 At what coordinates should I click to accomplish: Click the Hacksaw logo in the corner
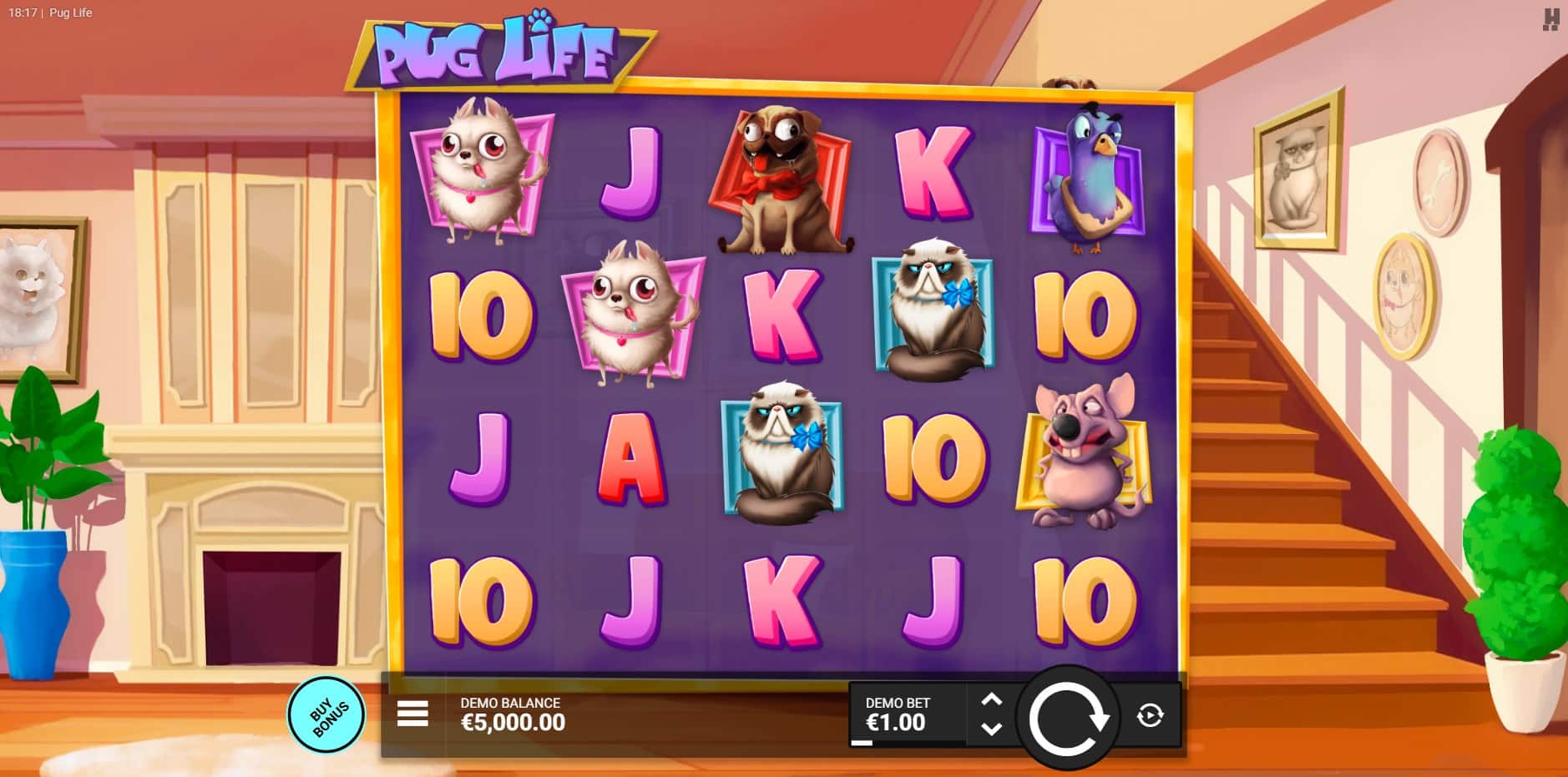point(1550,19)
